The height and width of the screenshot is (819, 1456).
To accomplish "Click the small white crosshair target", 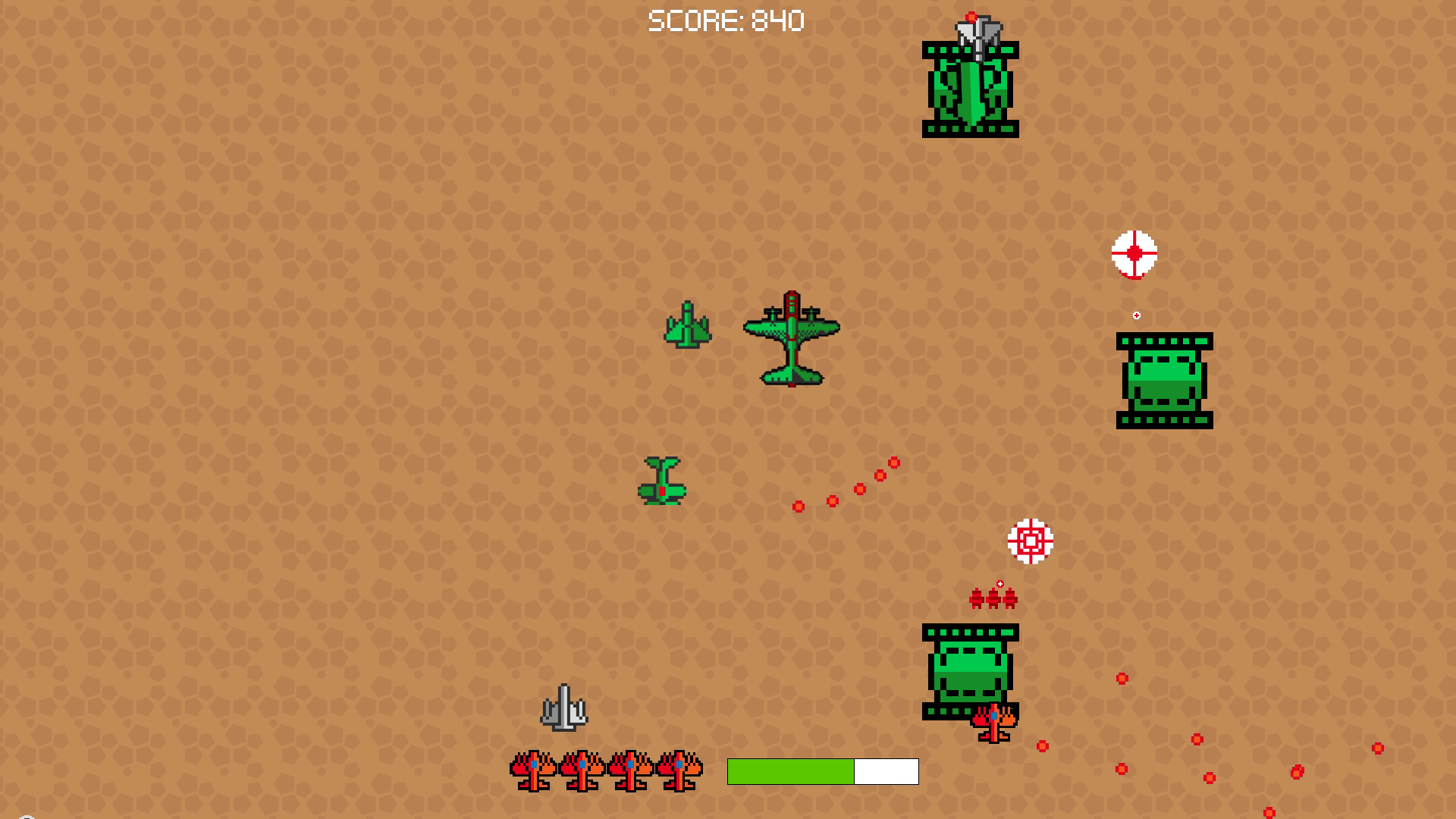I will 1134,252.
